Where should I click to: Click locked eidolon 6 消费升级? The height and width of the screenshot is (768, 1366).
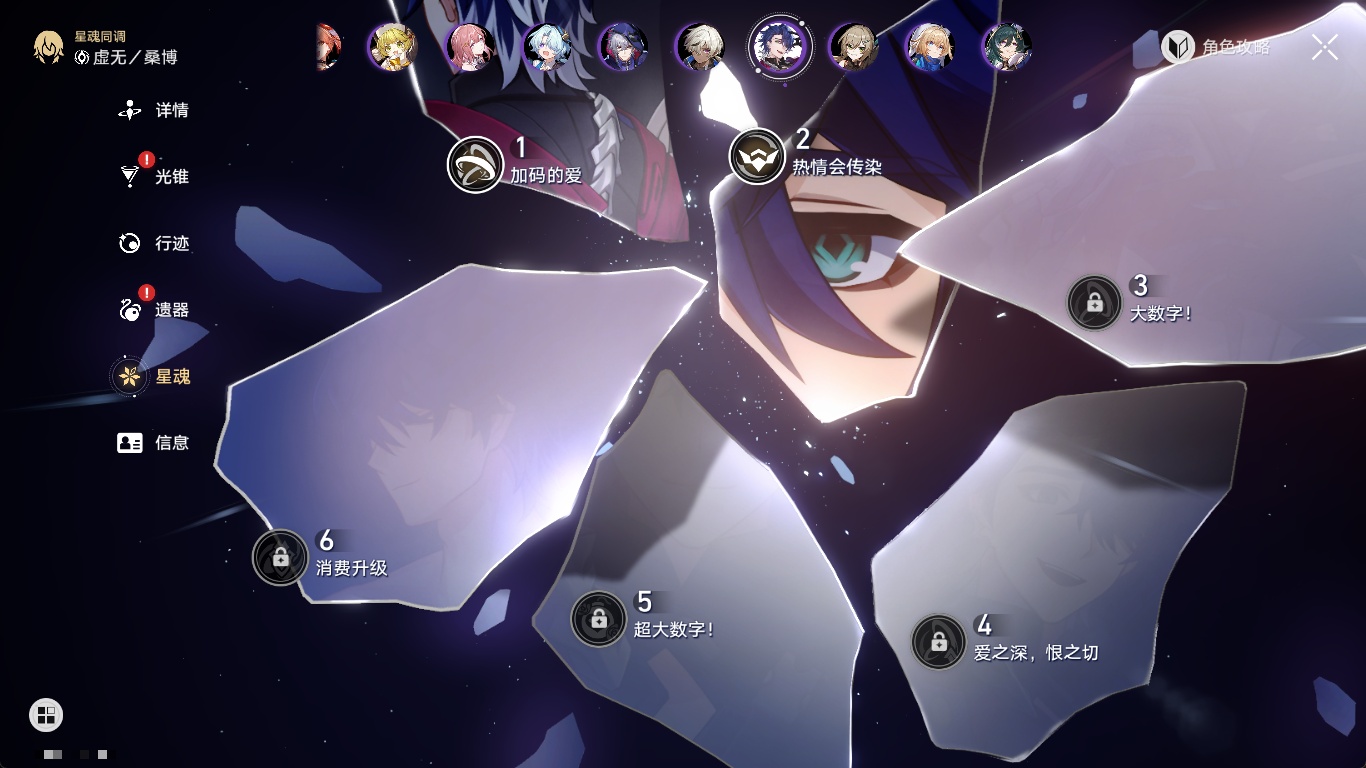coord(280,557)
